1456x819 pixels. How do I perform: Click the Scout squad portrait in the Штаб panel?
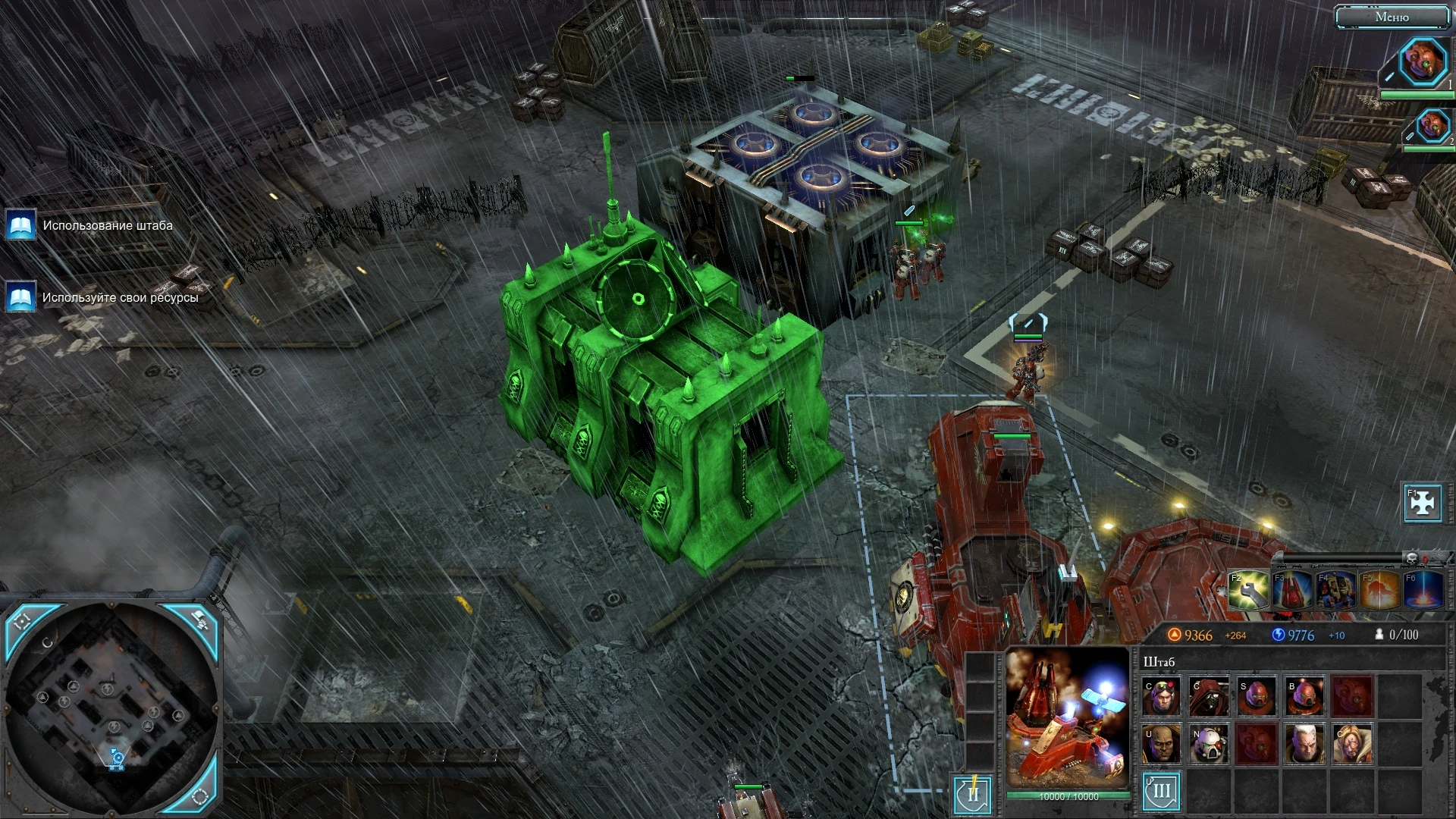[1257, 696]
